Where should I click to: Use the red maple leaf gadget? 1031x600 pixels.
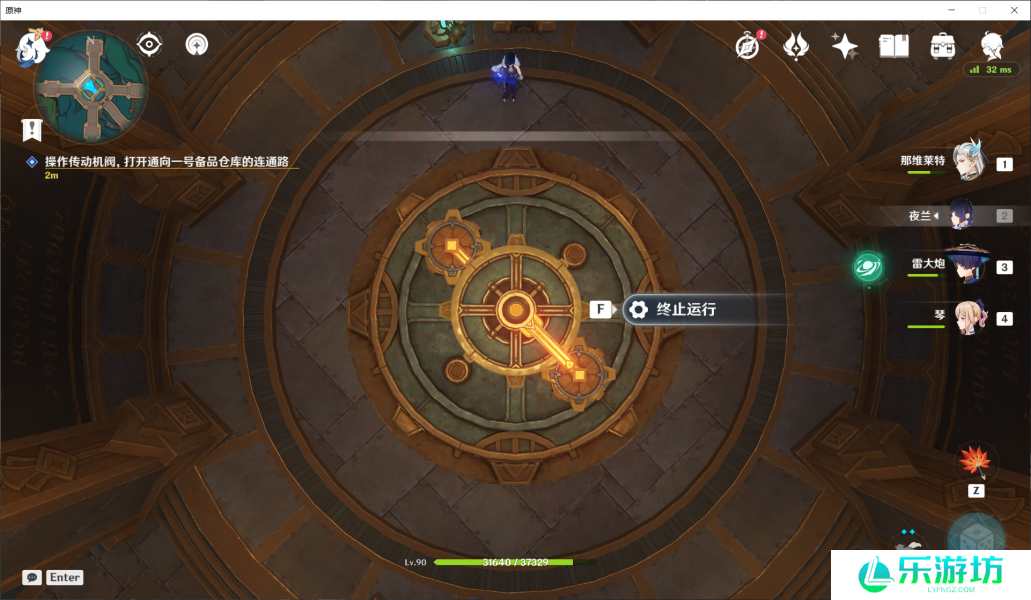point(974,461)
